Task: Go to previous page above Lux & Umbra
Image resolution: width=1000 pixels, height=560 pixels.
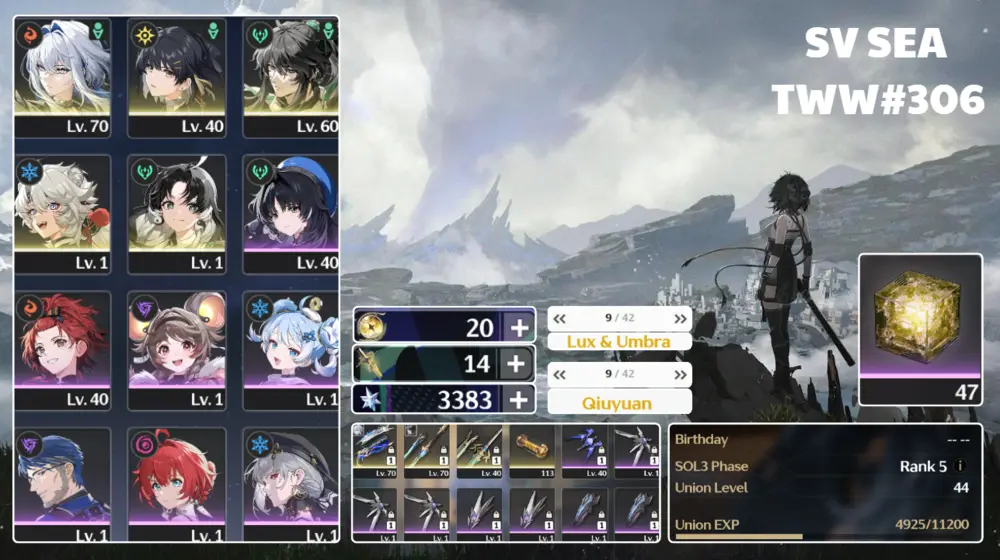Action: (x=560, y=318)
